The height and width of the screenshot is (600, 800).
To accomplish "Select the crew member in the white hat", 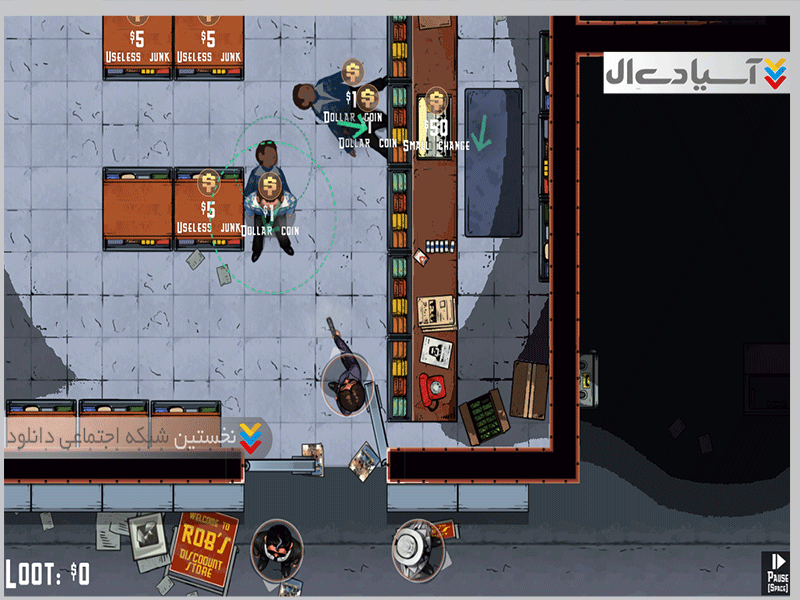I will coord(417,548).
